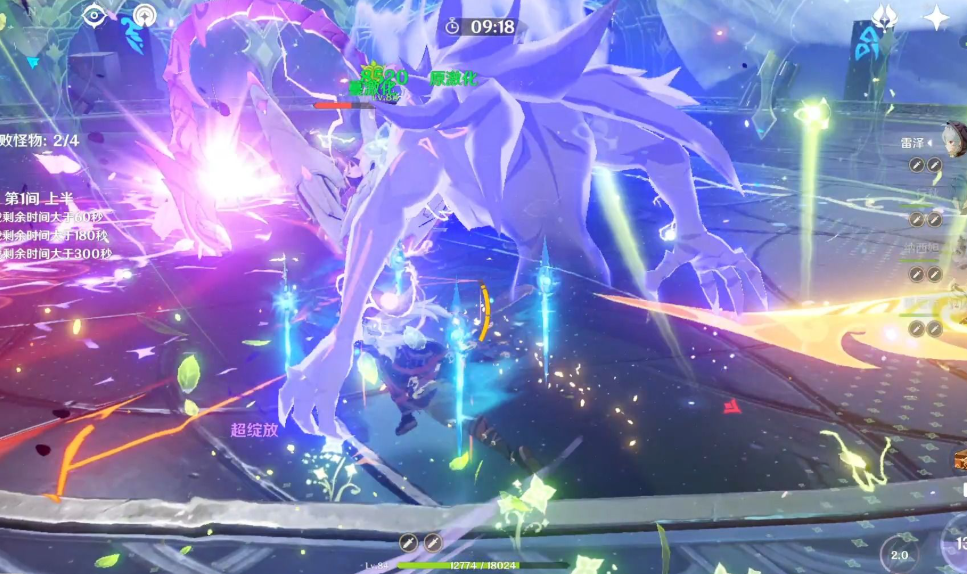Trigger the burst button showing 13
Screen dimensions: 967x574
click(957, 543)
